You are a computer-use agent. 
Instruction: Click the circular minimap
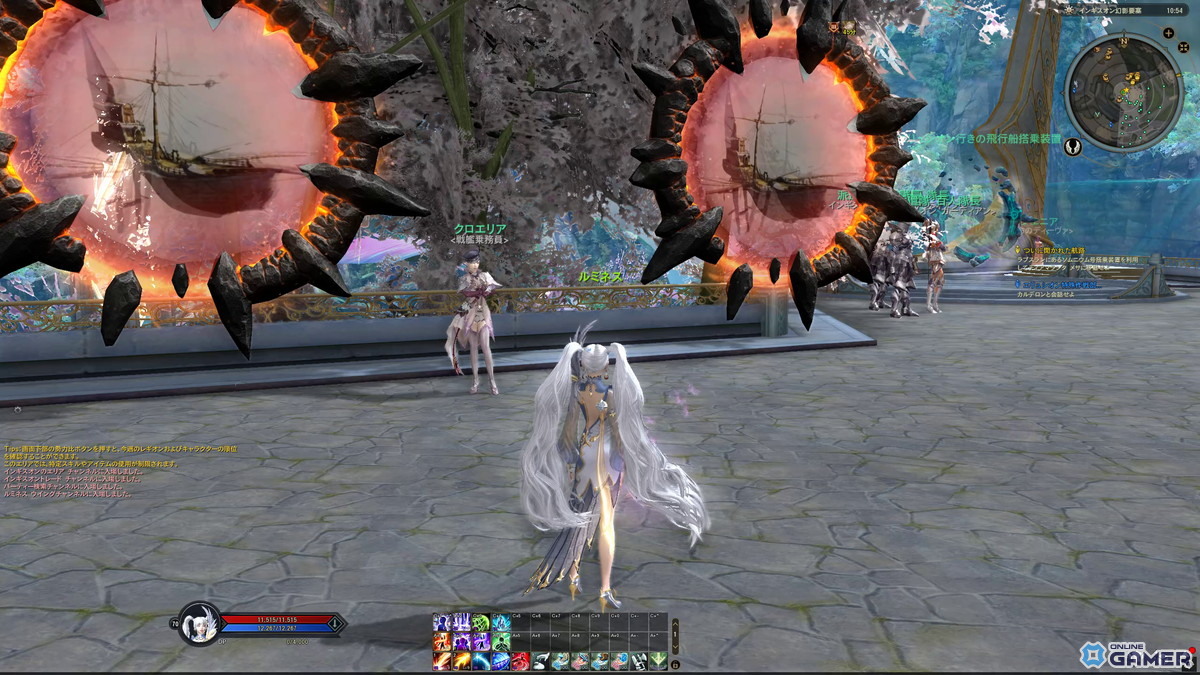point(1124,92)
